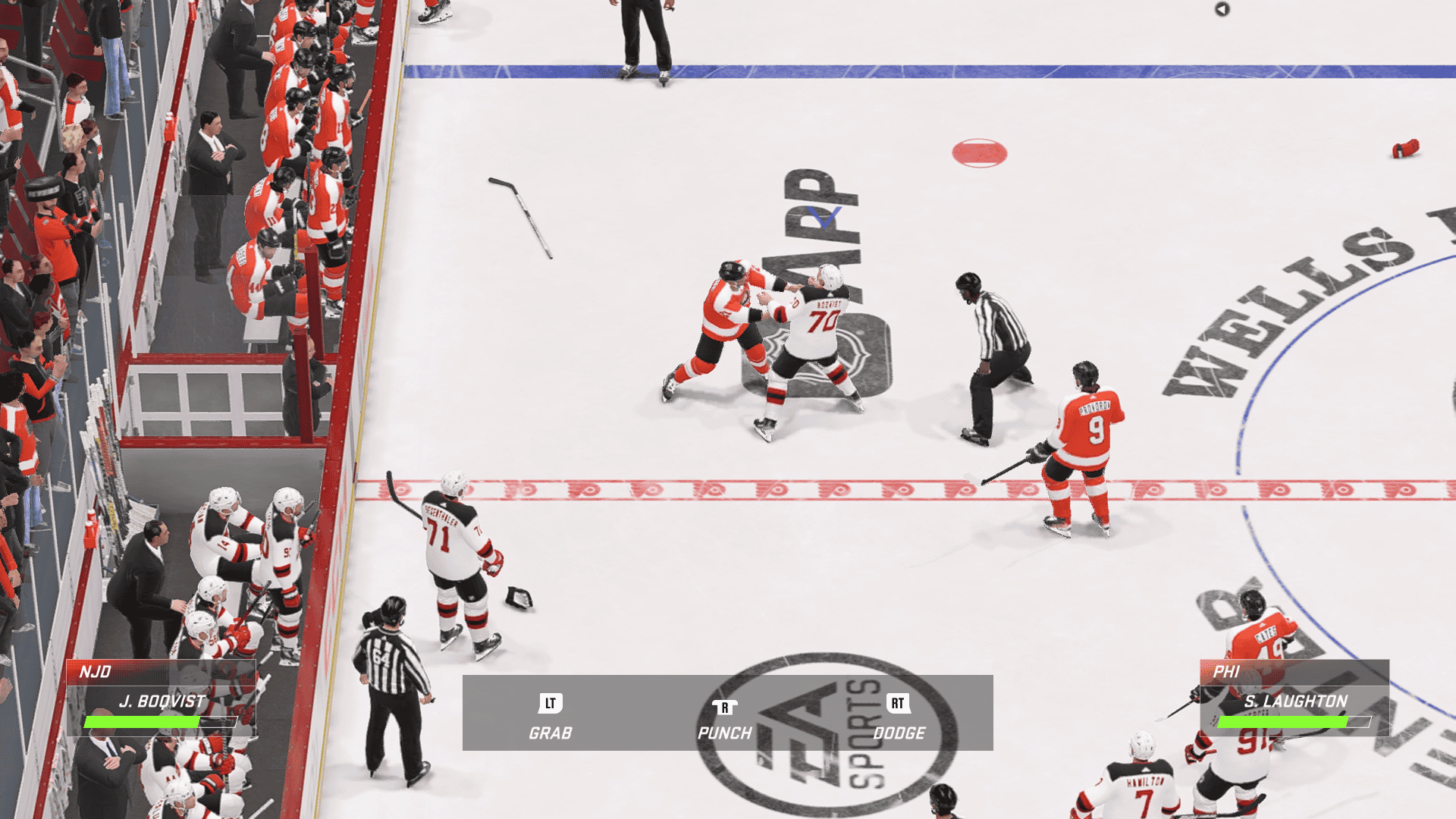Click the dropped hockey stick on the ice
1456x819 pixels.
click(519, 212)
